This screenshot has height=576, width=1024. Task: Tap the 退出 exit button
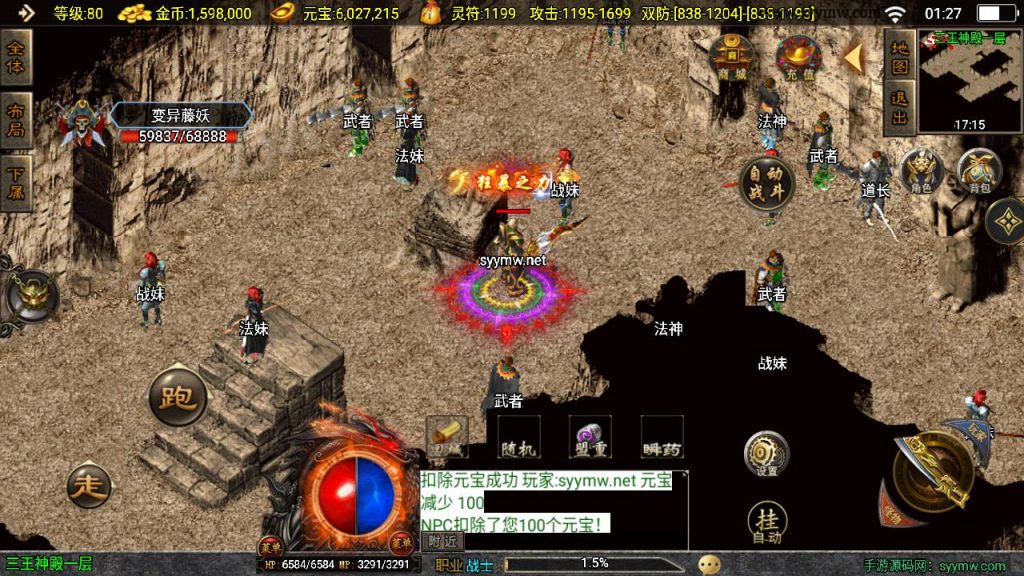click(x=899, y=108)
